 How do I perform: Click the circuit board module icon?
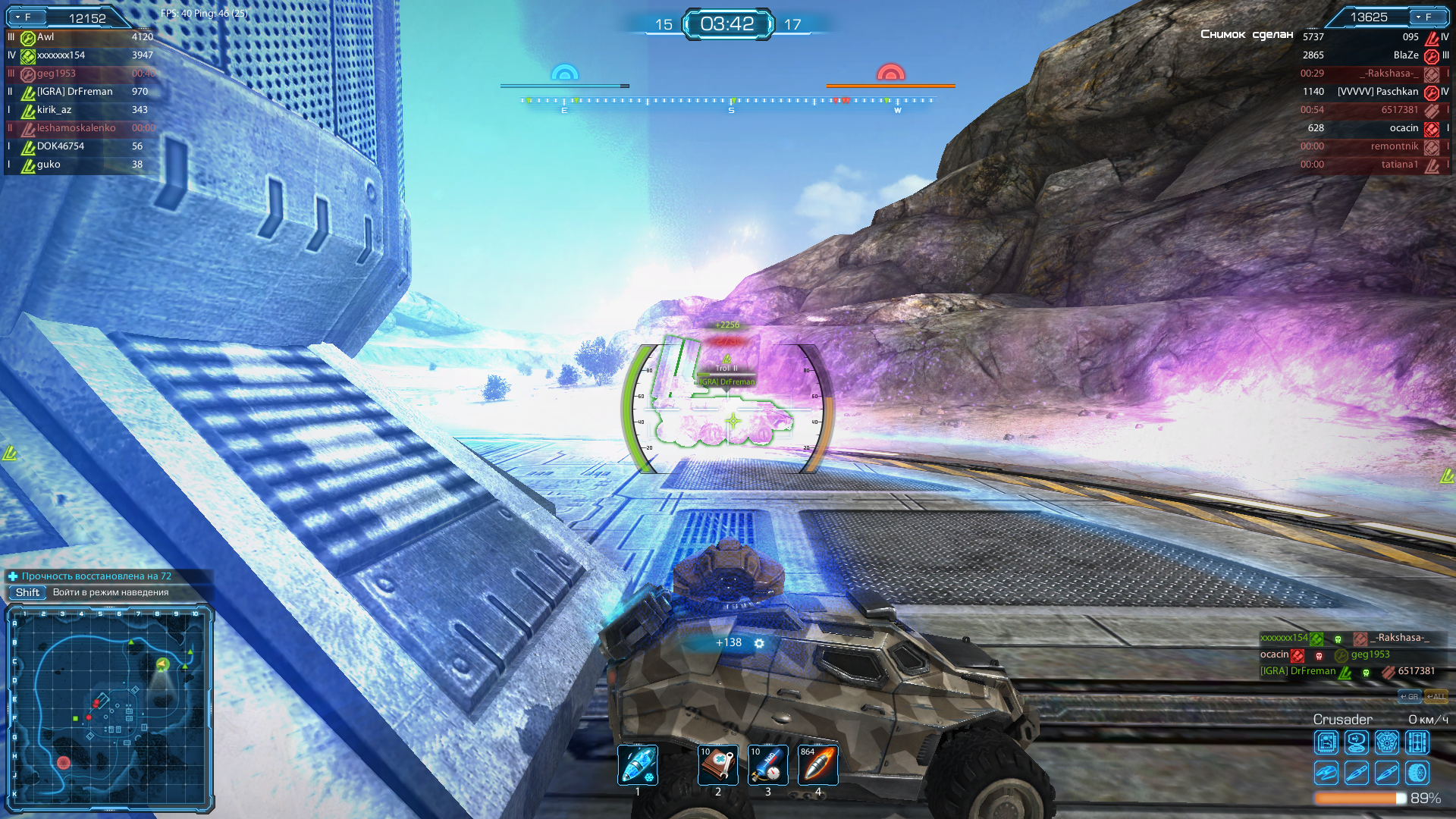click(1326, 742)
